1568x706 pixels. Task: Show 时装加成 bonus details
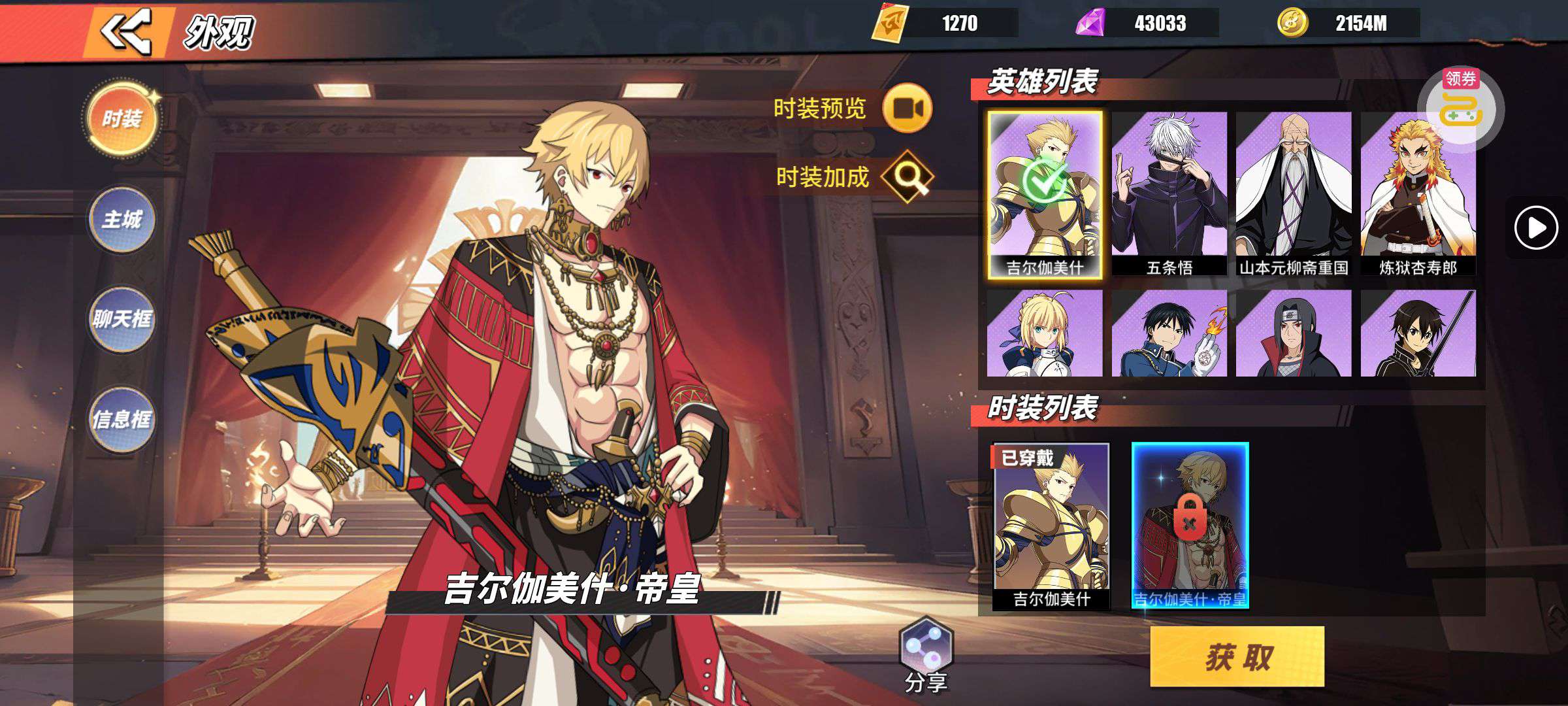coord(907,176)
